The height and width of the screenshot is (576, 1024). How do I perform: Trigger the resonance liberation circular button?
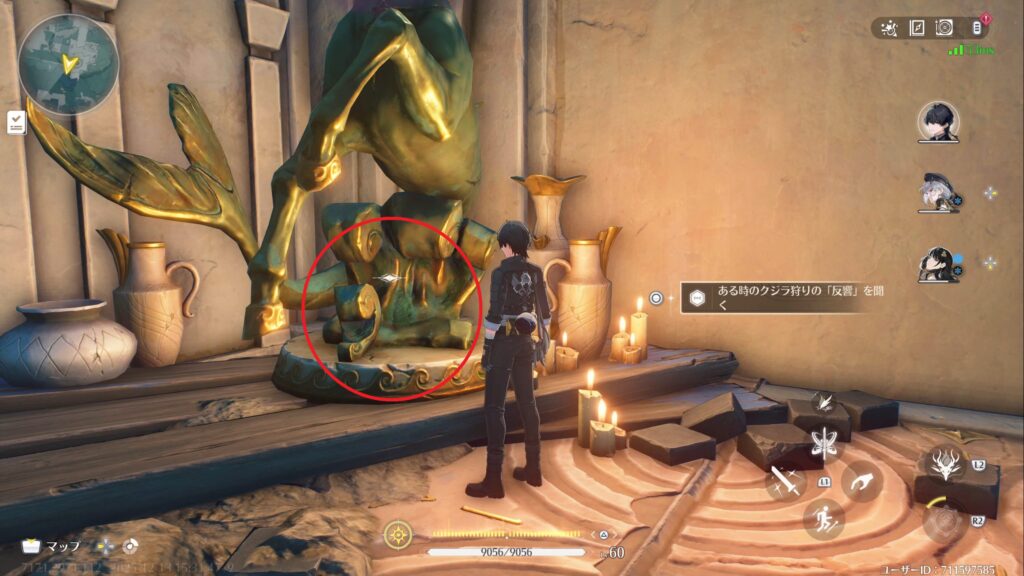(941, 521)
